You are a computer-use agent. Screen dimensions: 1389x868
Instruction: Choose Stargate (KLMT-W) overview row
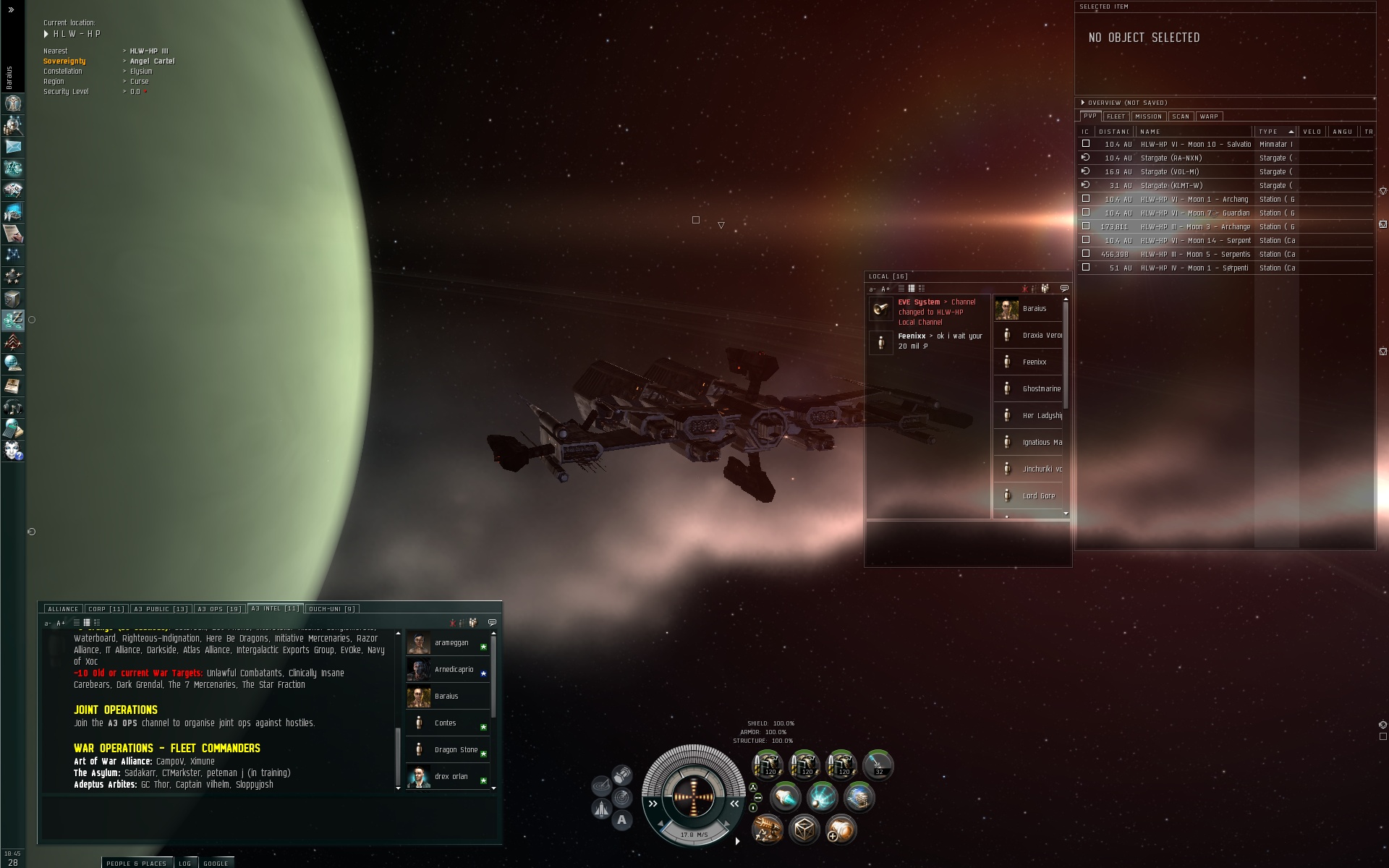coord(1171,186)
